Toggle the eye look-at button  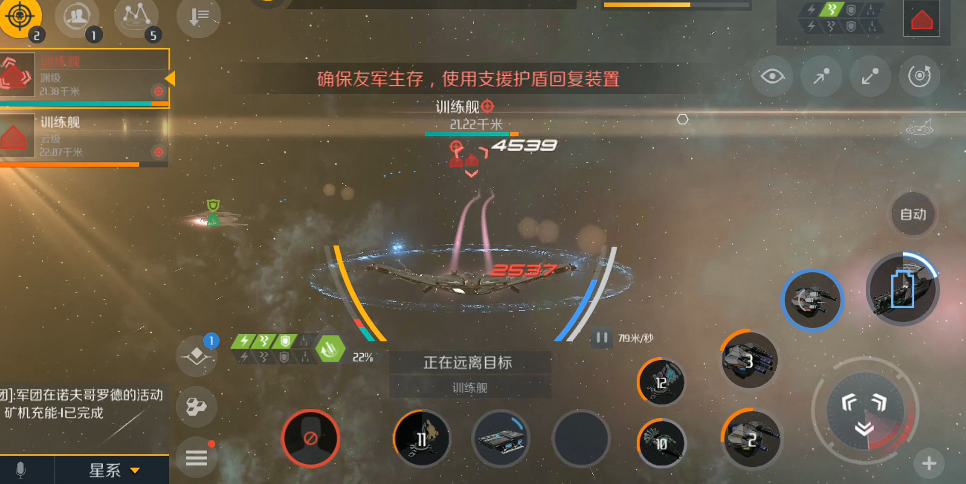[x=771, y=76]
